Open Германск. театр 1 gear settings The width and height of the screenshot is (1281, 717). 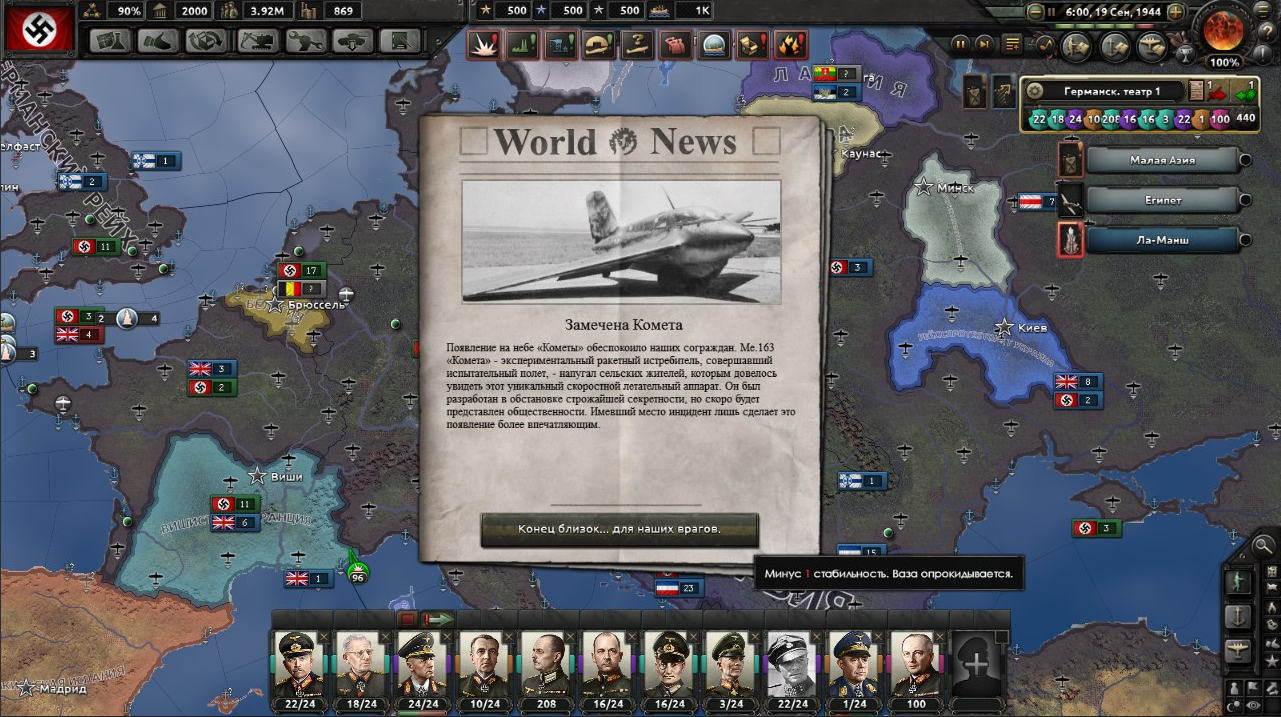[1035, 91]
